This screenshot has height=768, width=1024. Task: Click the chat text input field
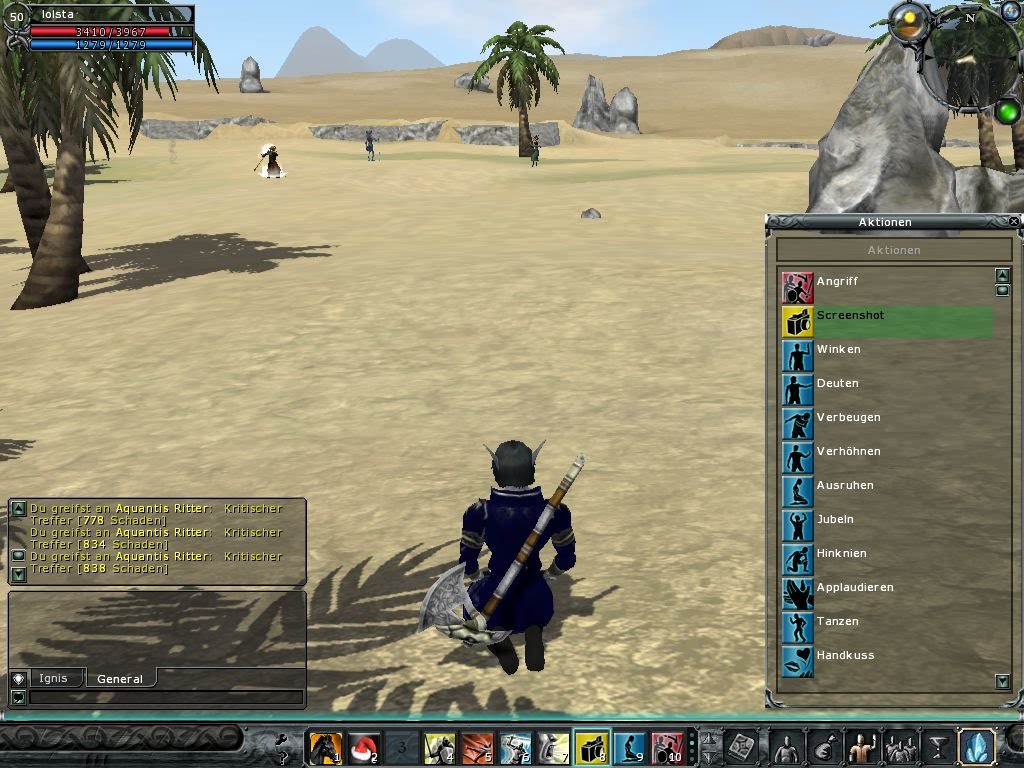pos(165,697)
